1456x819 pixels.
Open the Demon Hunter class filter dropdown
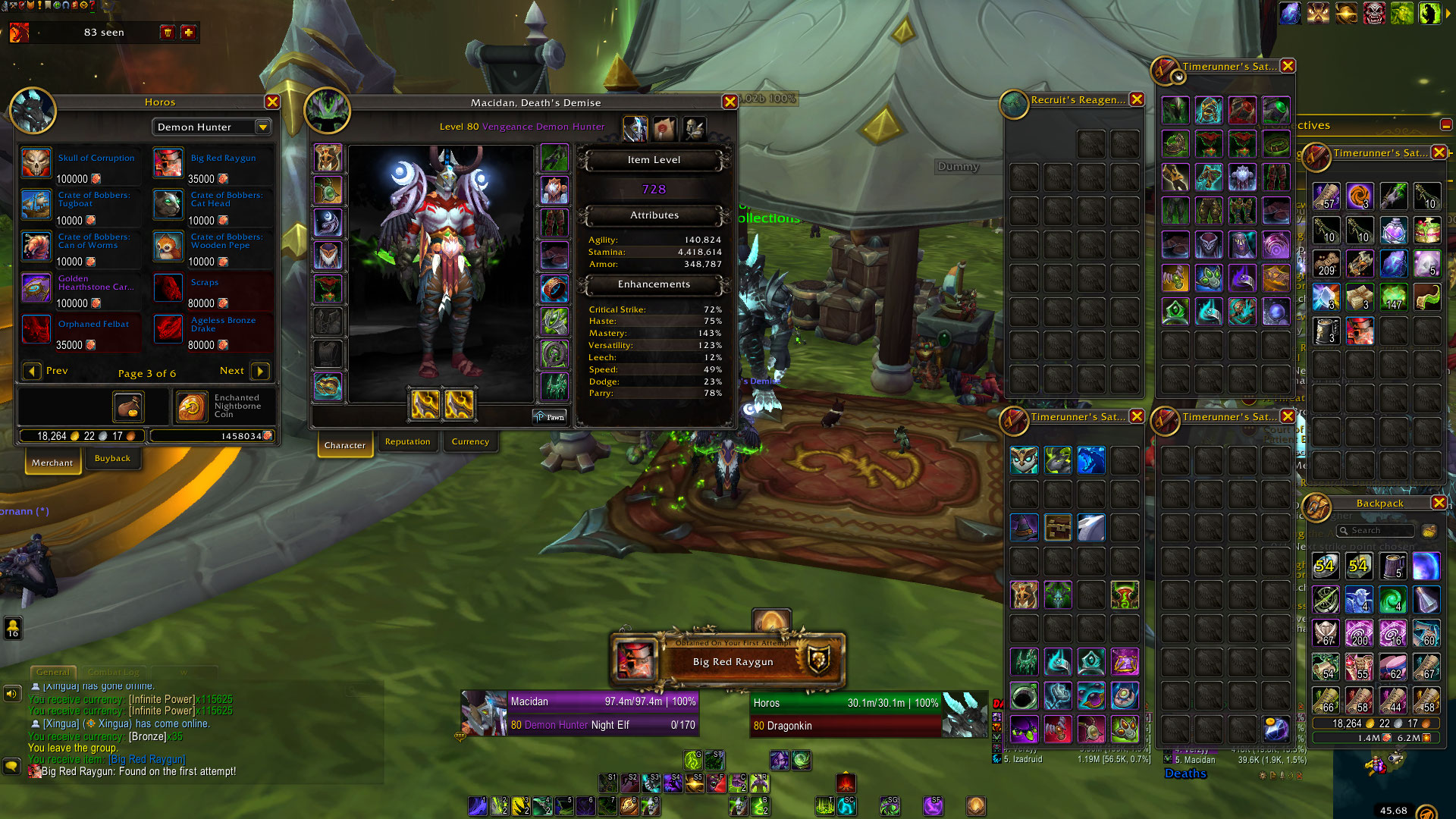pyautogui.click(x=263, y=127)
